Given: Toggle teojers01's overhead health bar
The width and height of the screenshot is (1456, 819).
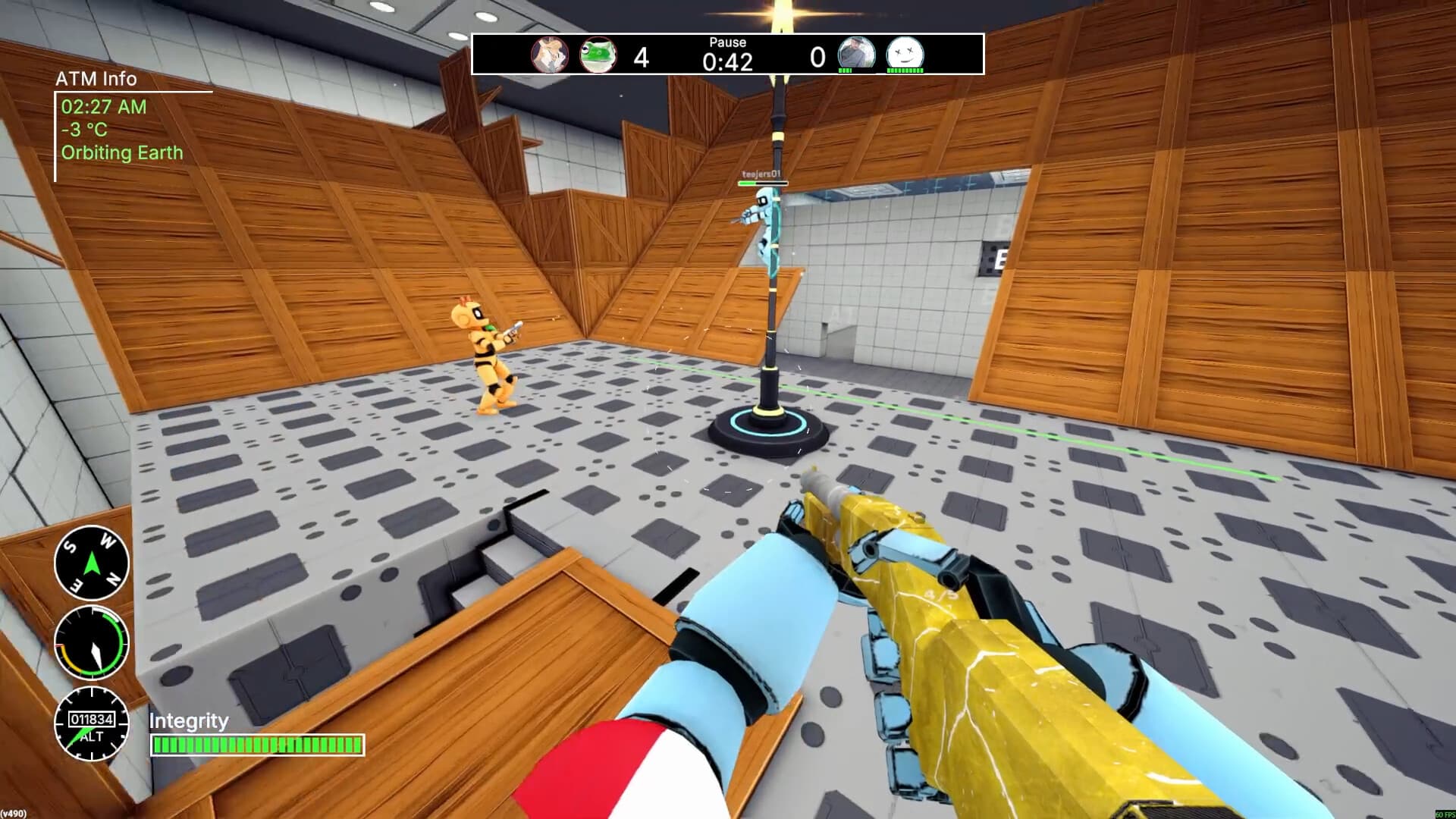Looking at the screenshot, I should (x=764, y=184).
